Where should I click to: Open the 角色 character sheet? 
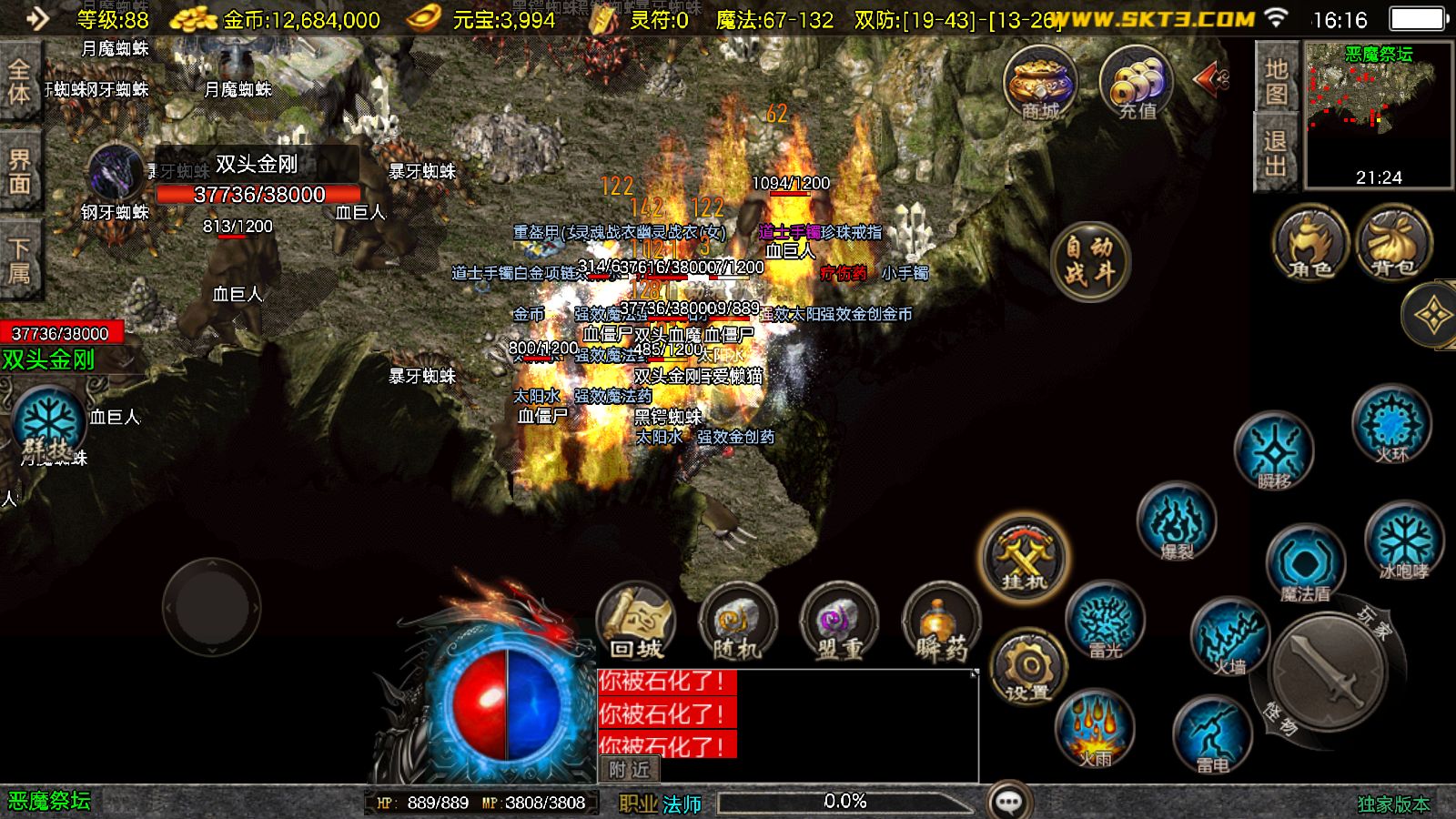pyautogui.click(x=1310, y=243)
